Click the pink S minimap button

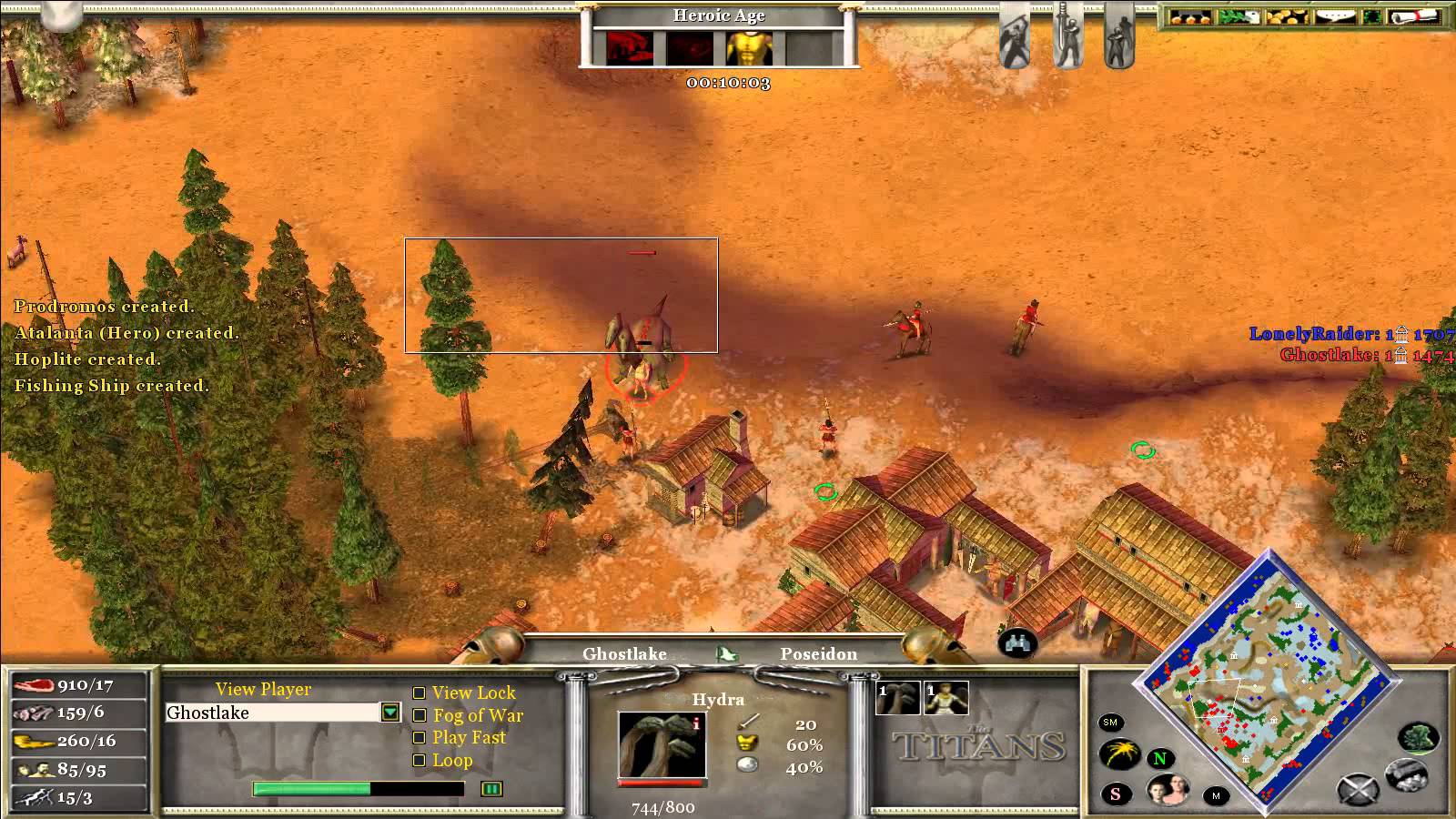point(1116,794)
